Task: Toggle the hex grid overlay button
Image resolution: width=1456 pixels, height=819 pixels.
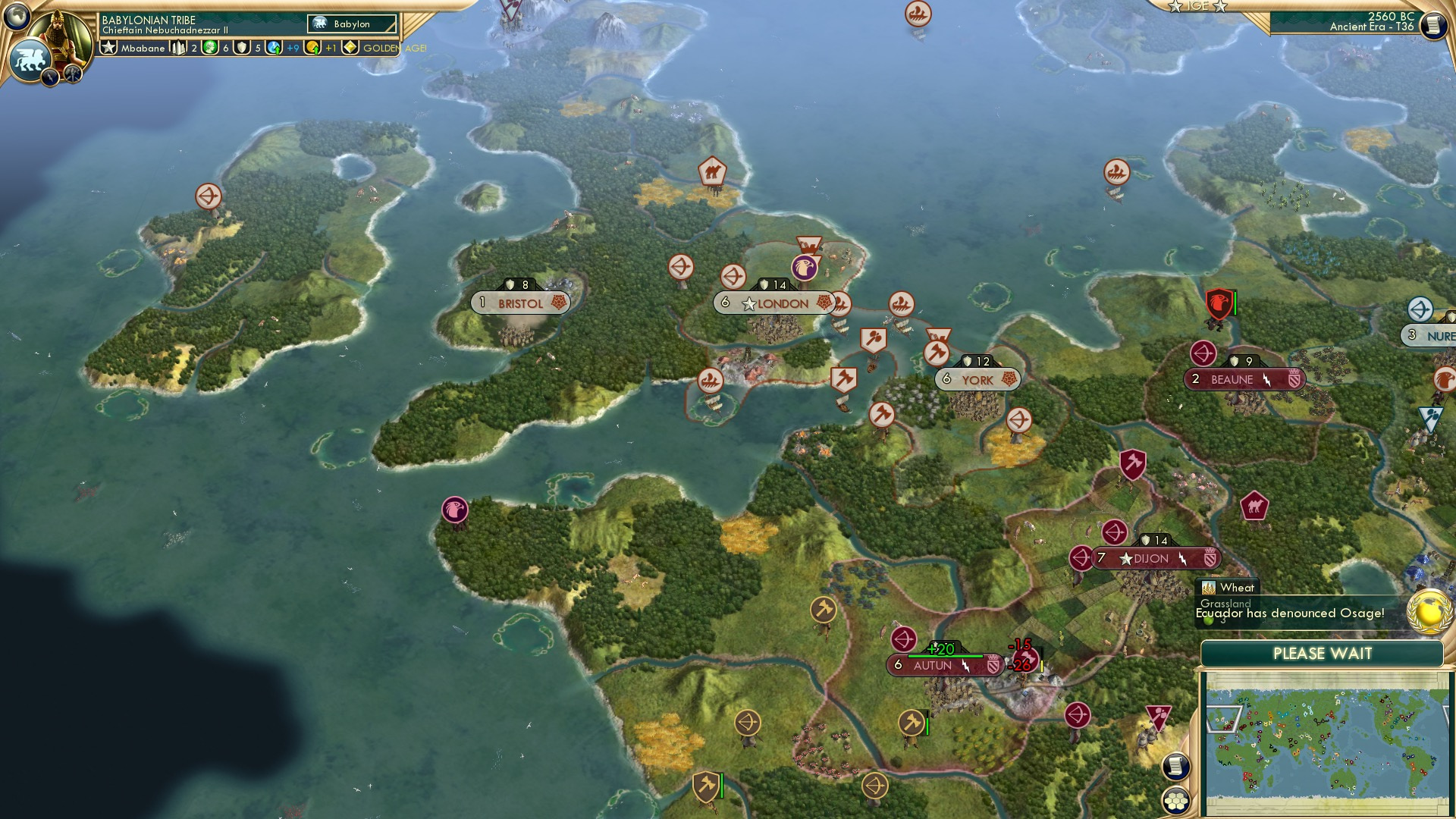Action: coord(1176,800)
